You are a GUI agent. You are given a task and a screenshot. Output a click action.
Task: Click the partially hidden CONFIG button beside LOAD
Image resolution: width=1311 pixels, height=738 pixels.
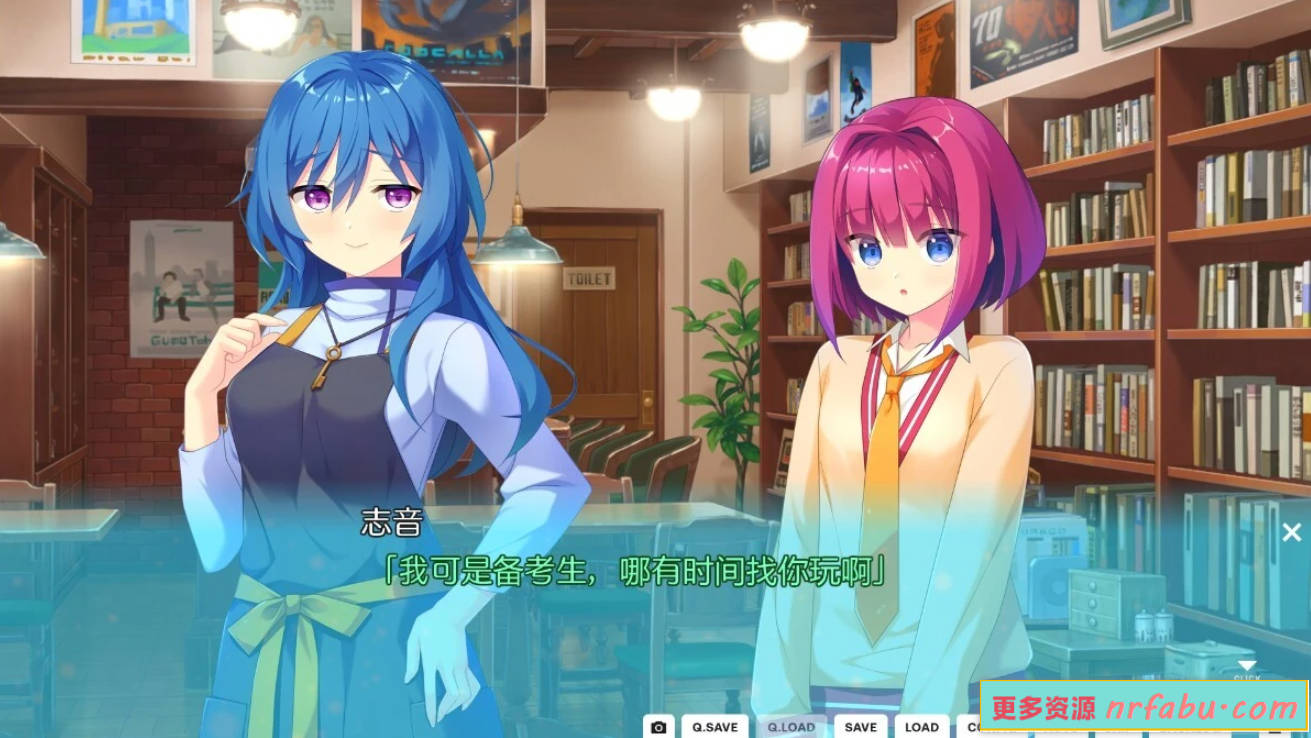click(973, 727)
